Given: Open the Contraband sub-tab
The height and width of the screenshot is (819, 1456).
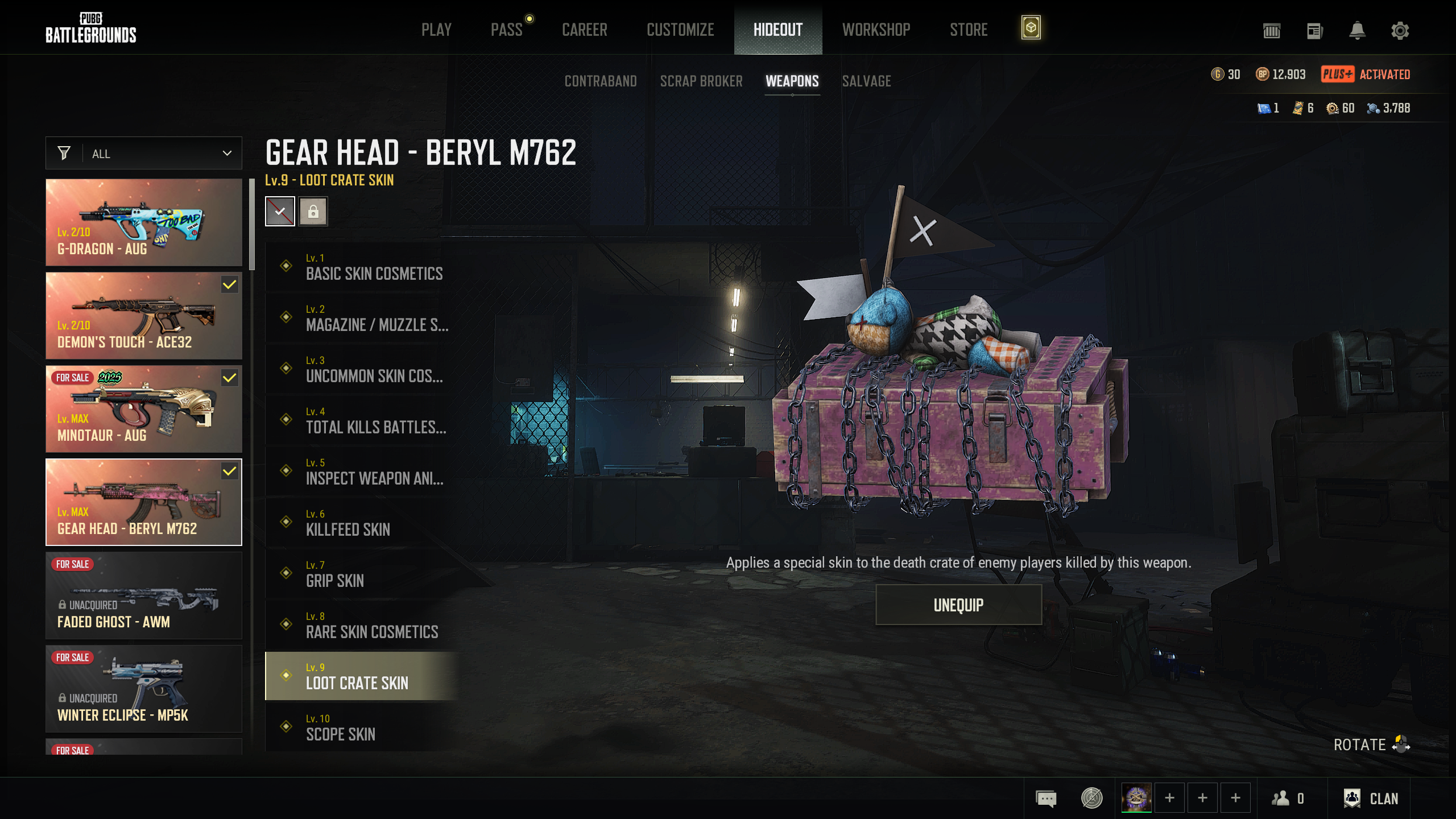Looking at the screenshot, I should [601, 81].
